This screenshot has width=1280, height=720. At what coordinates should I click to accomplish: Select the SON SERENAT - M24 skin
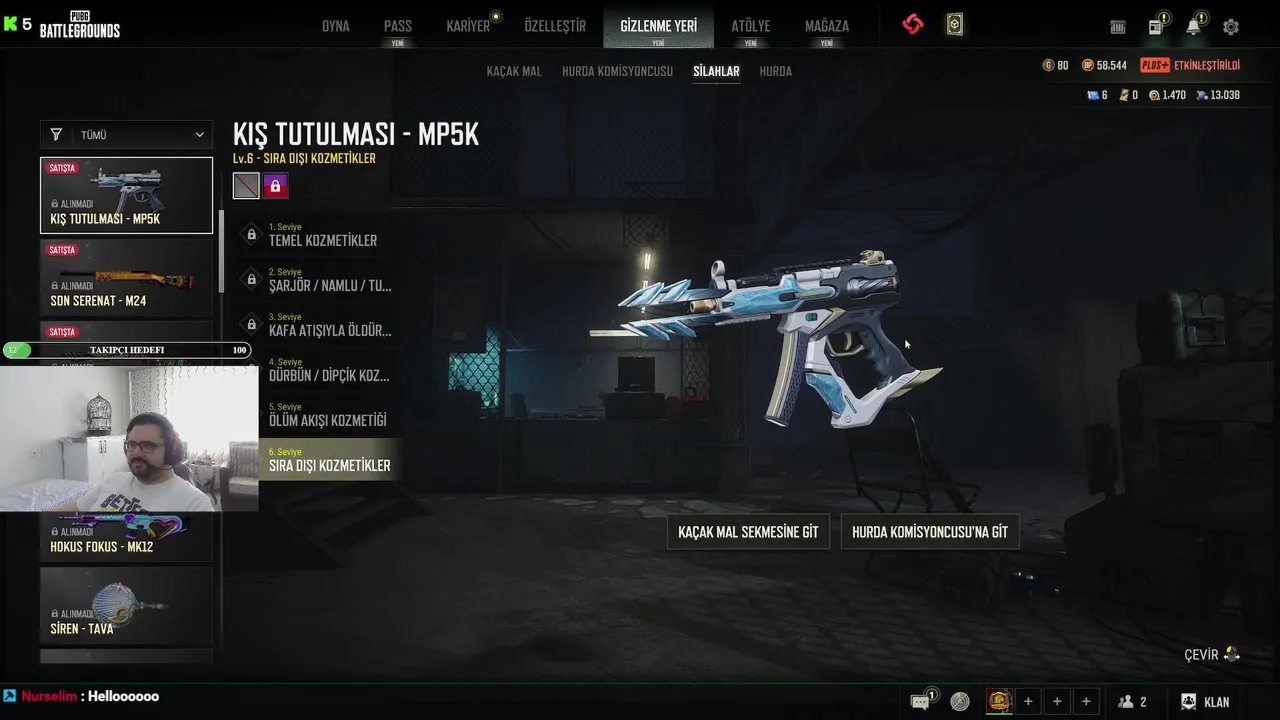127,278
